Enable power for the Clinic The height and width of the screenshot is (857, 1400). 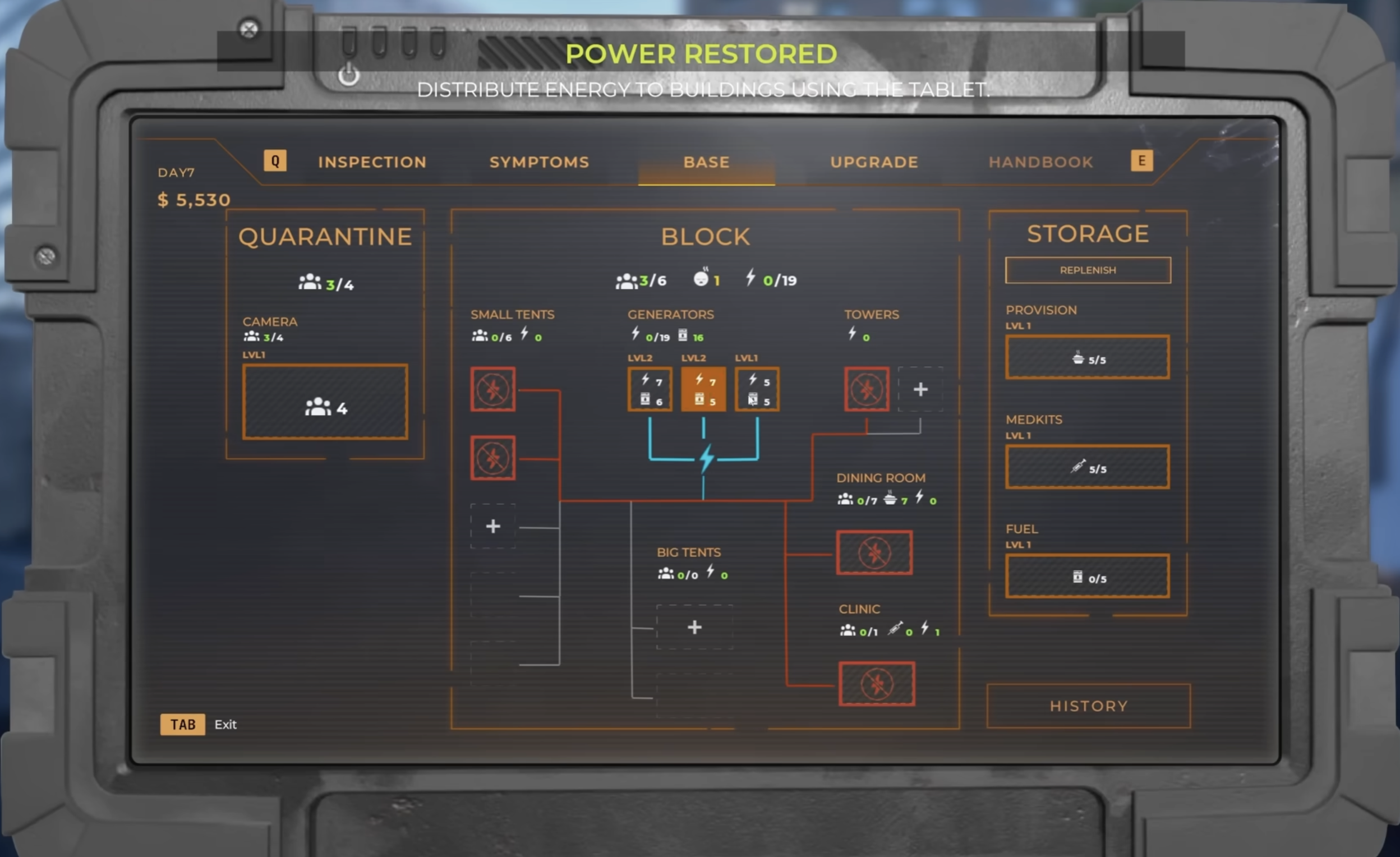point(876,684)
